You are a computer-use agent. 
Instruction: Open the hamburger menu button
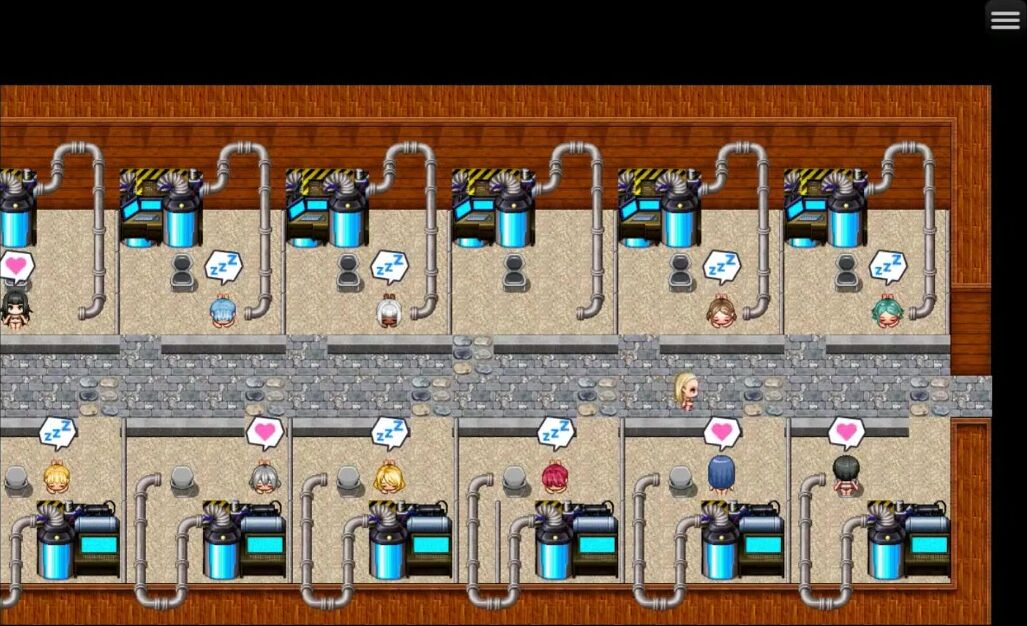coord(1005,21)
